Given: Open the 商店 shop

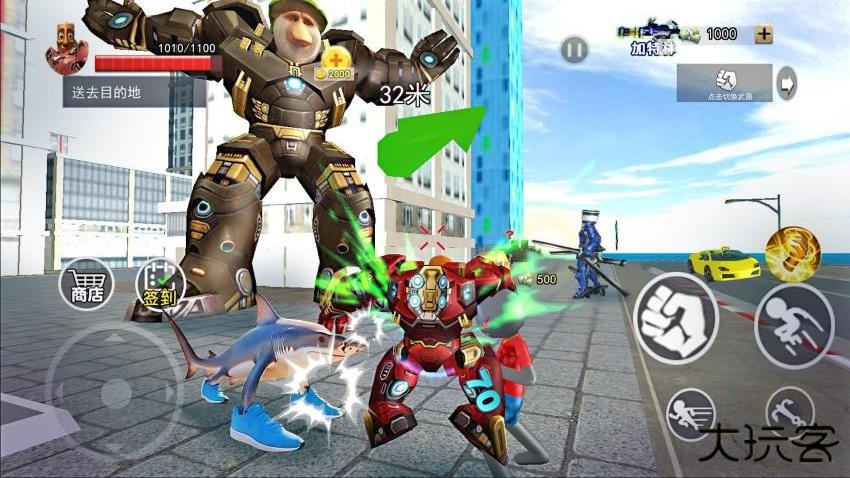Looking at the screenshot, I should 84,286.
